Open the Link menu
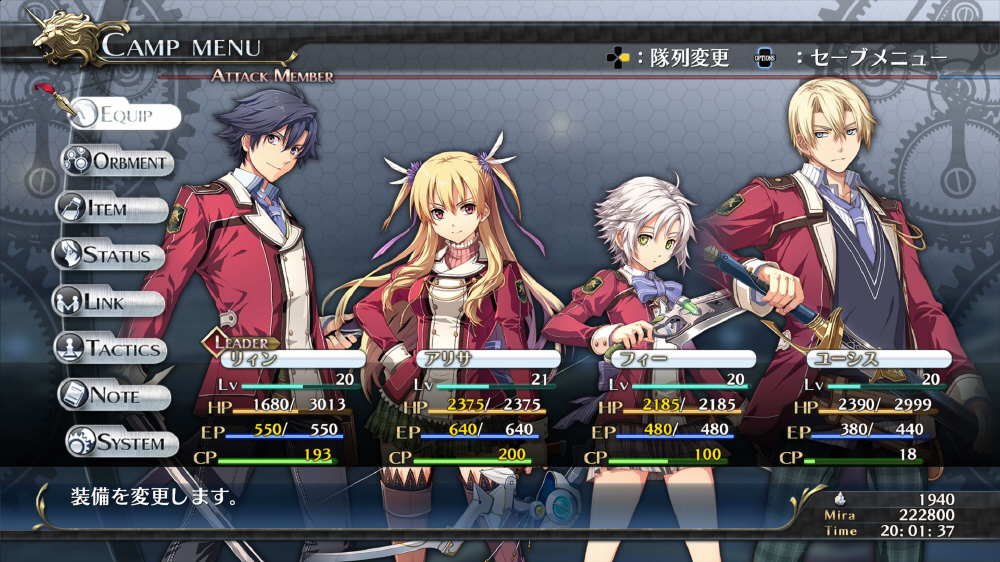Screen dimensions: 1000x562 (x=108, y=302)
